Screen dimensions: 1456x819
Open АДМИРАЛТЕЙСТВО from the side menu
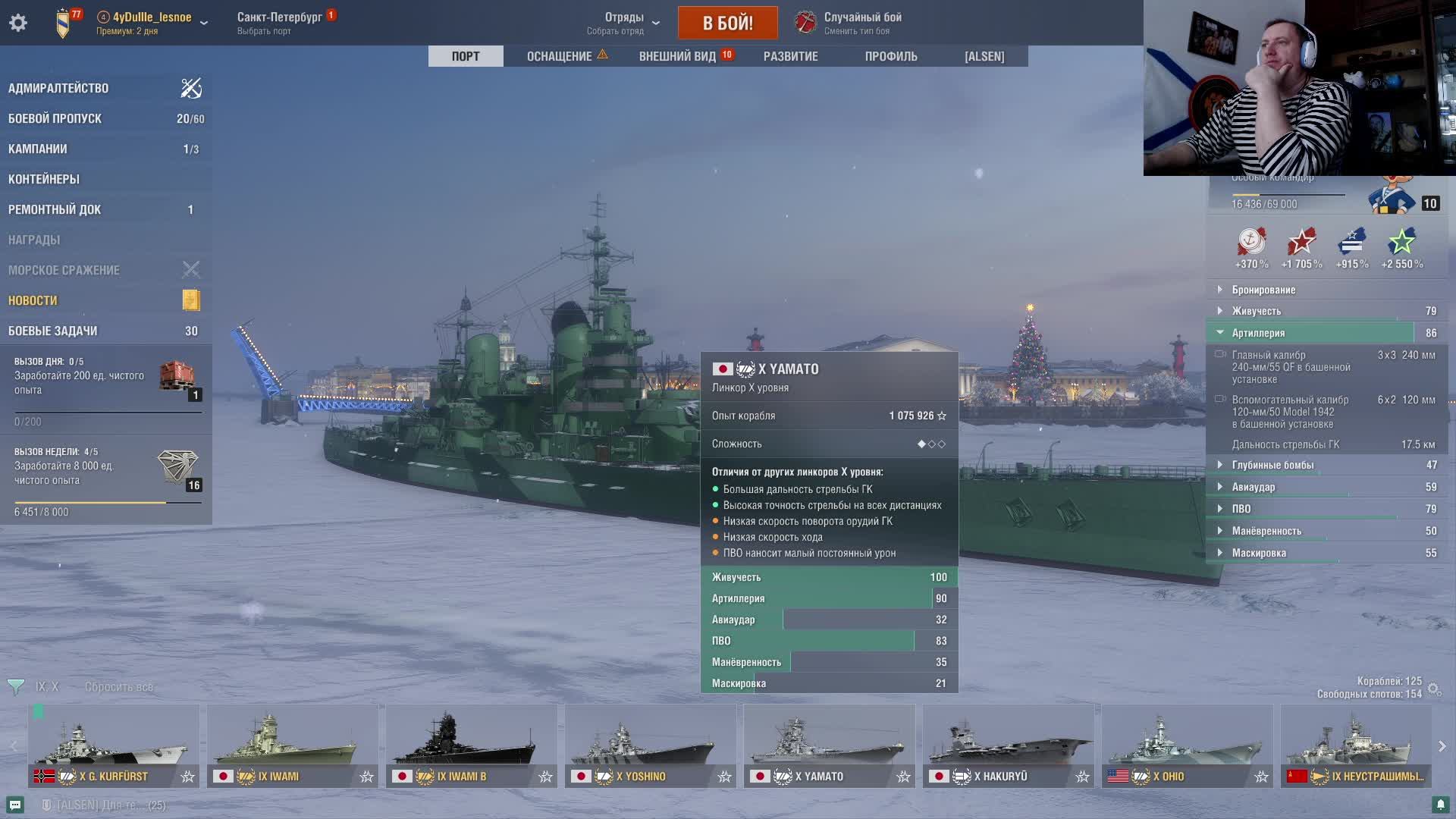(58, 88)
